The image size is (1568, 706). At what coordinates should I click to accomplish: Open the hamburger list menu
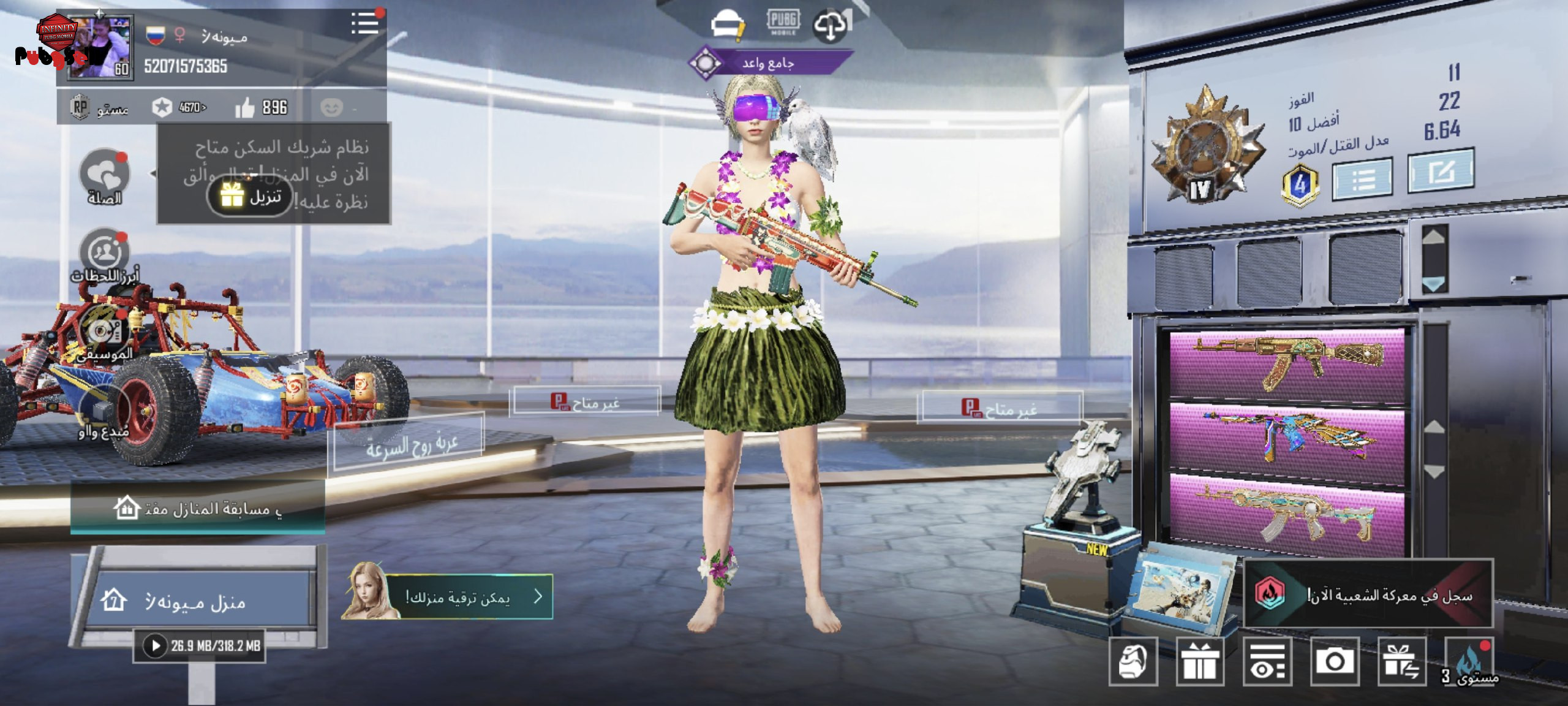click(x=364, y=25)
